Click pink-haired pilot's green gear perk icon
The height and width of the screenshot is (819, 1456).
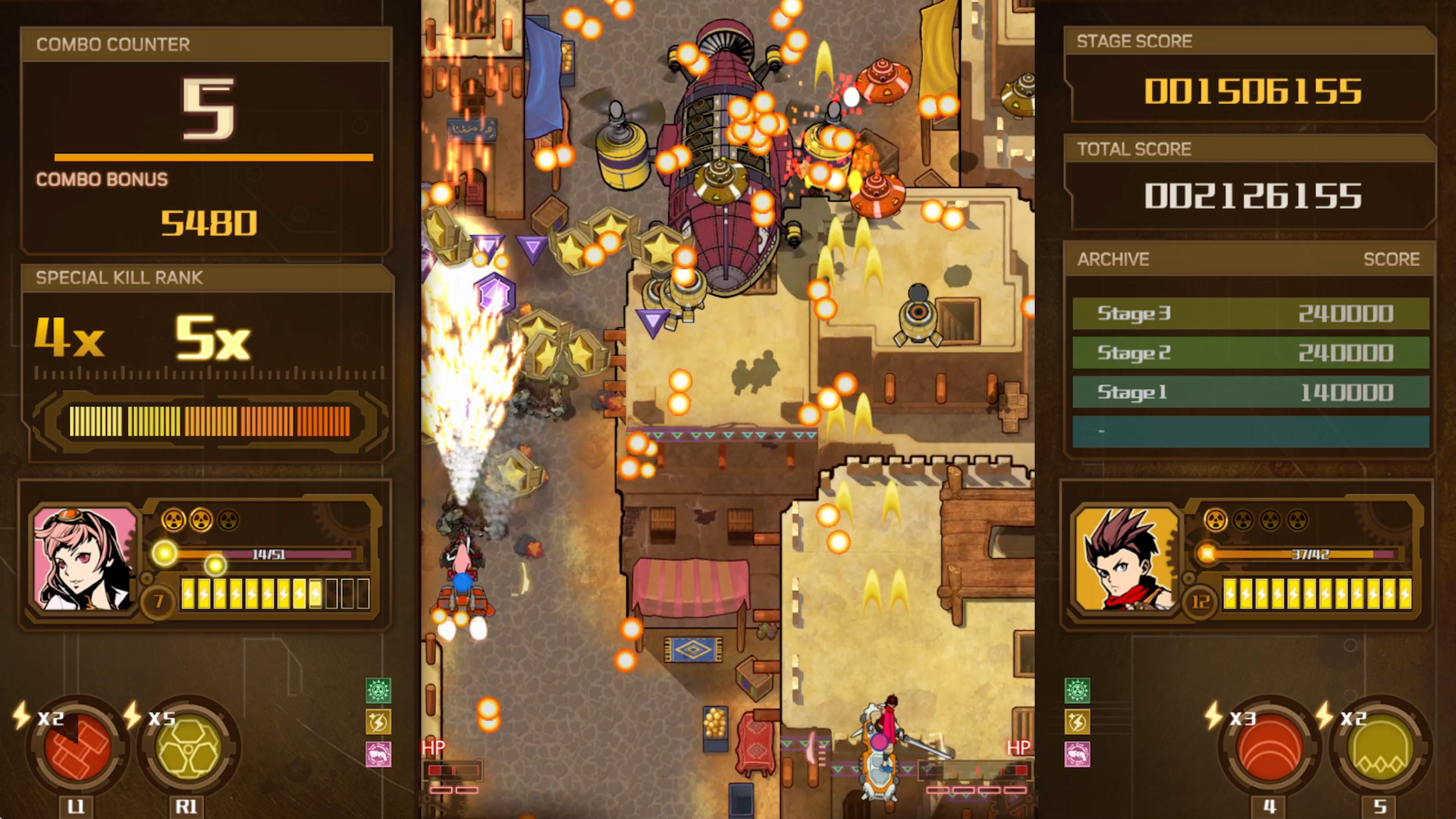click(x=378, y=690)
